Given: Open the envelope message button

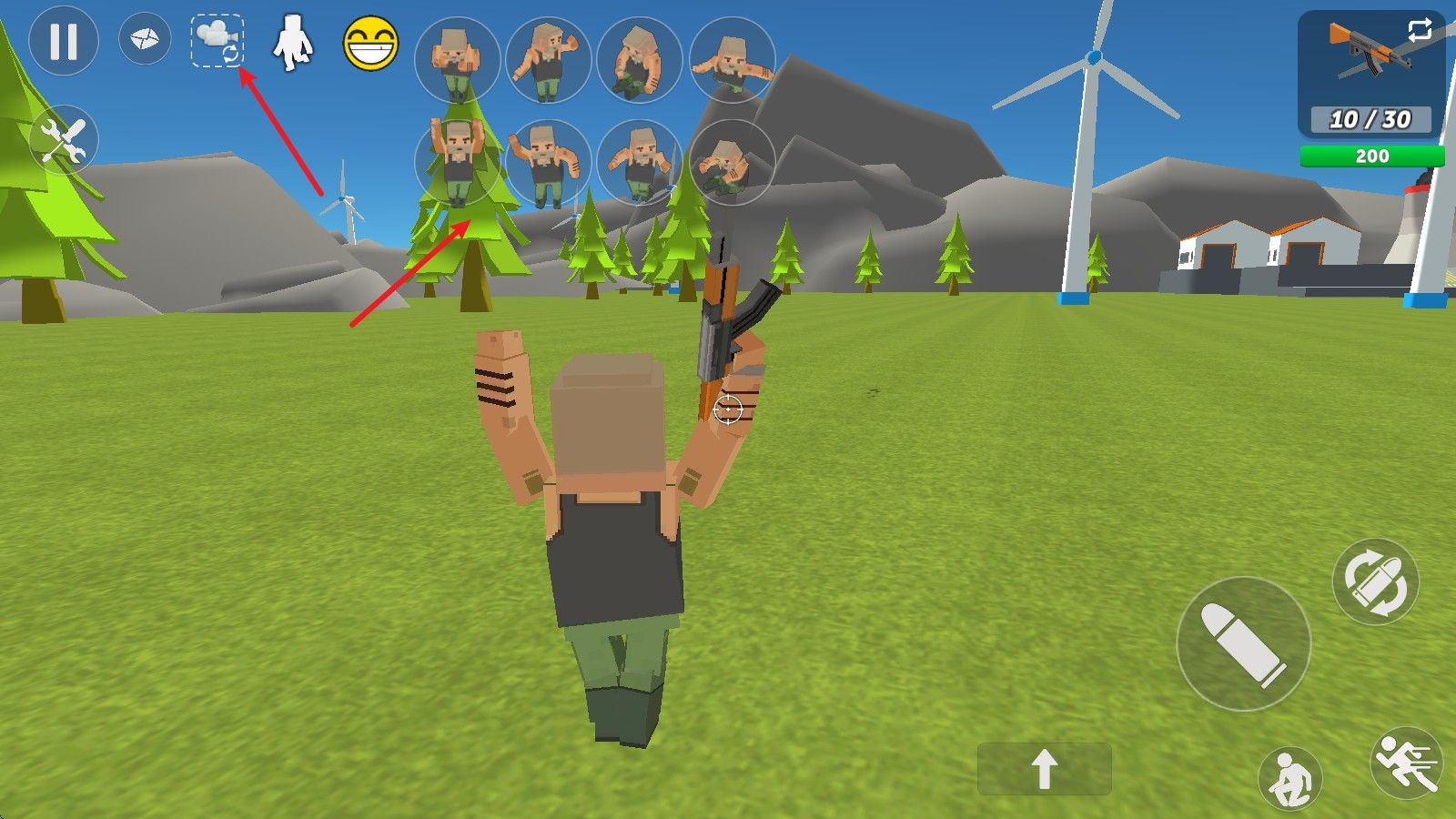Looking at the screenshot, I should pos(145,40).
